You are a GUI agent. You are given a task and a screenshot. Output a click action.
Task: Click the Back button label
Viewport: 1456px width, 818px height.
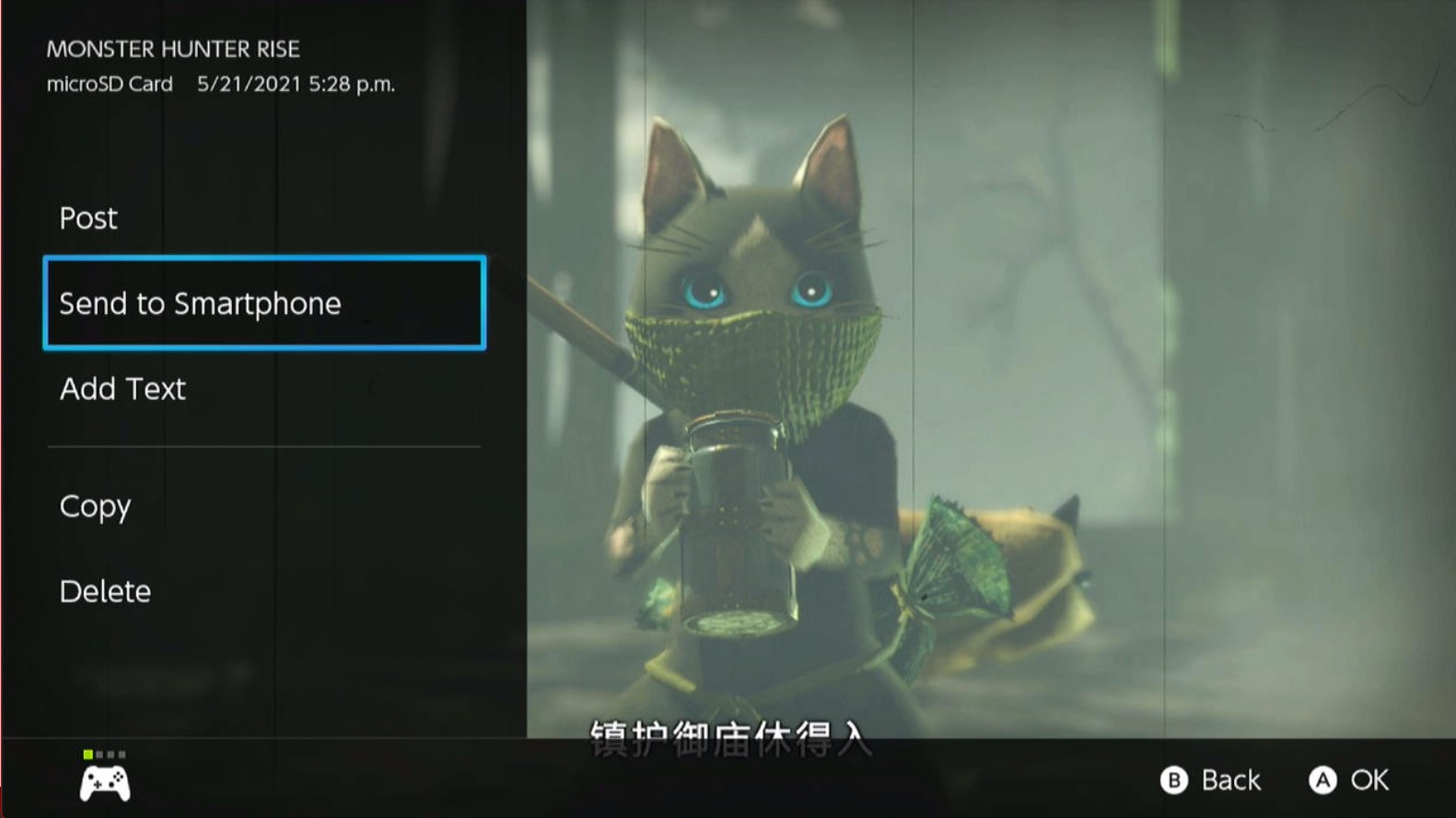[x=1229, y=780]
